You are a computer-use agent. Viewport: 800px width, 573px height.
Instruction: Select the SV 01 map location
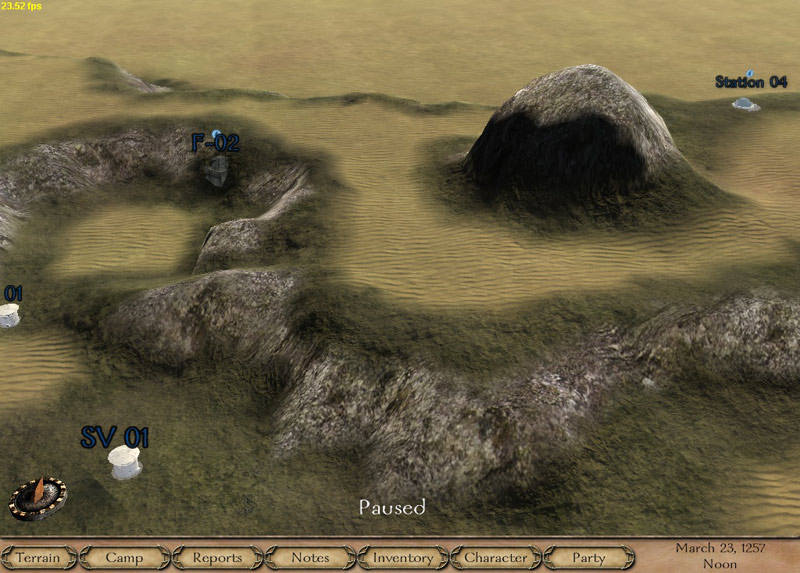pyautogui.click(x=125, y=461)
